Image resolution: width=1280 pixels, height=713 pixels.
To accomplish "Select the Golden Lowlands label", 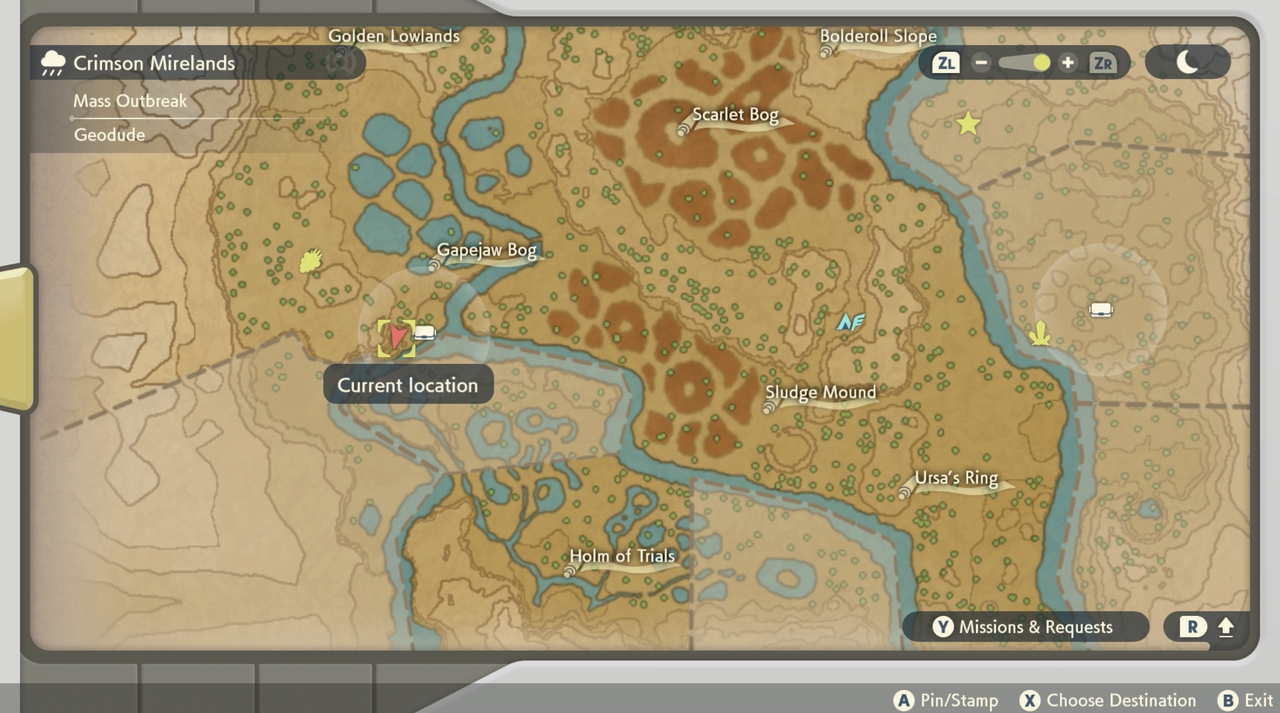I will pyautogui.click(x=394, y=37).
